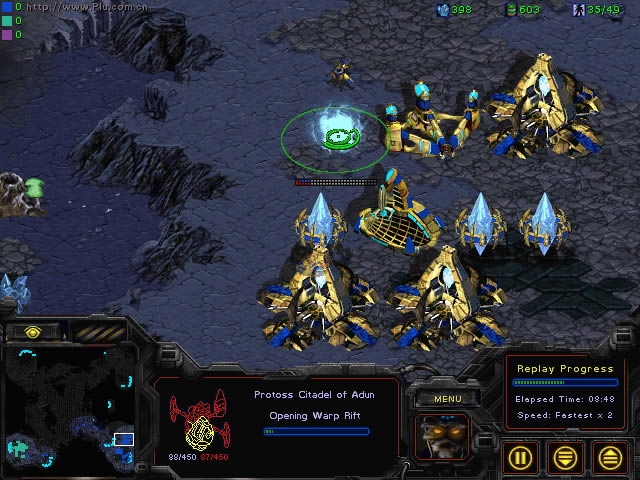Open the game MENU

tap(447, 399)
